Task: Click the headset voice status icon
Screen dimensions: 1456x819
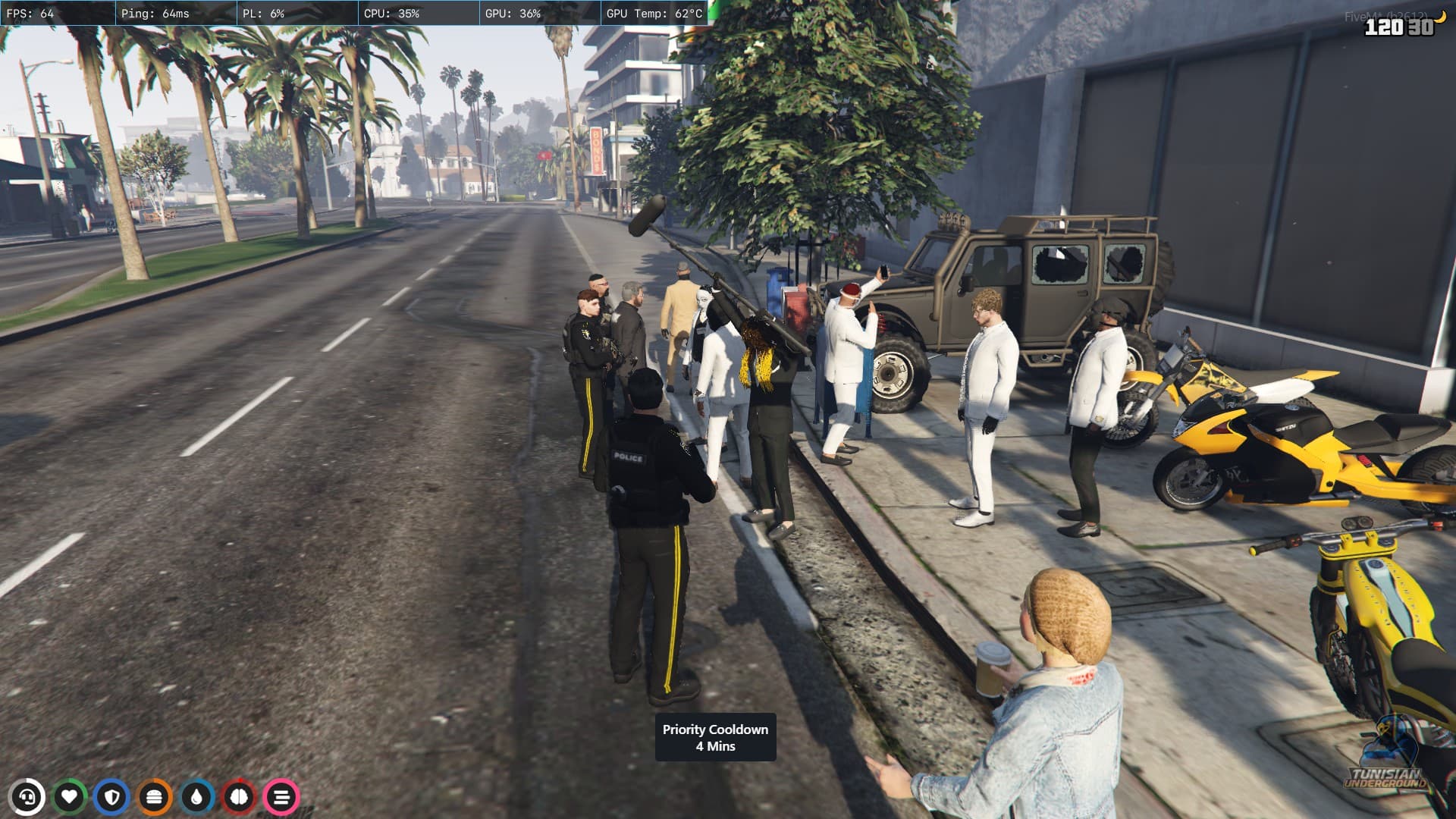Action: pos(27,797)
